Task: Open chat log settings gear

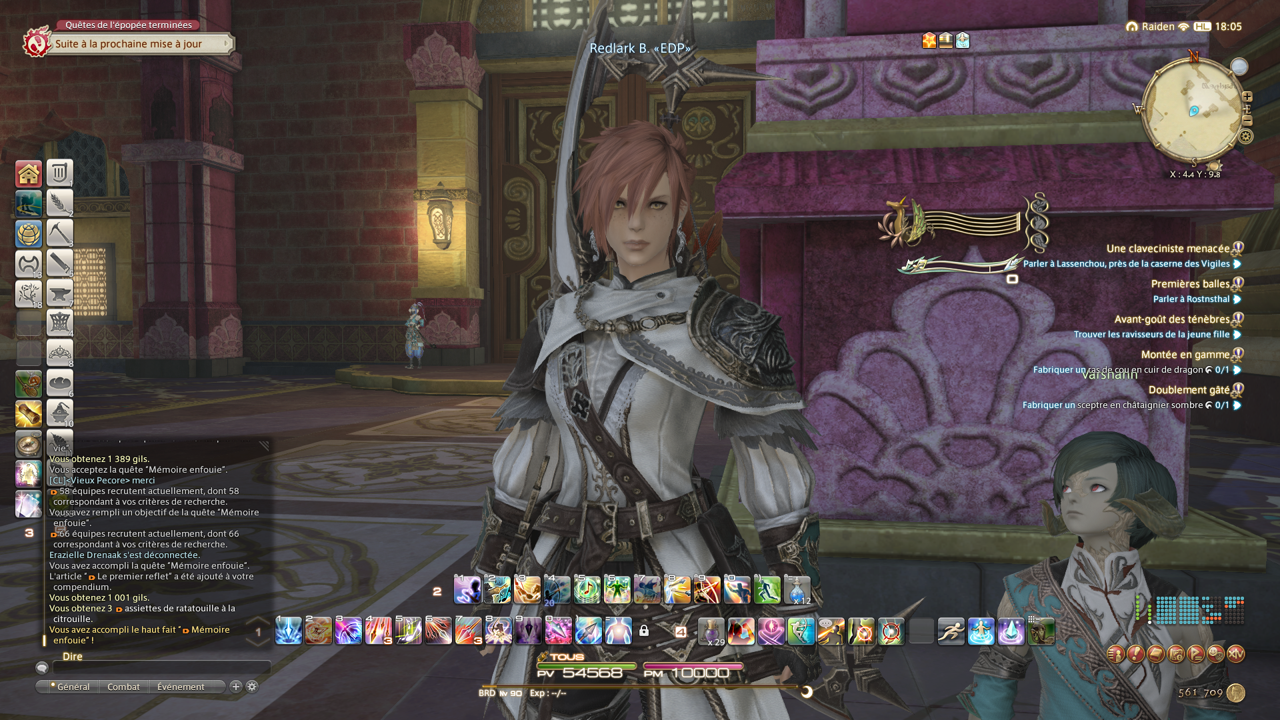Action: [252, 687]
